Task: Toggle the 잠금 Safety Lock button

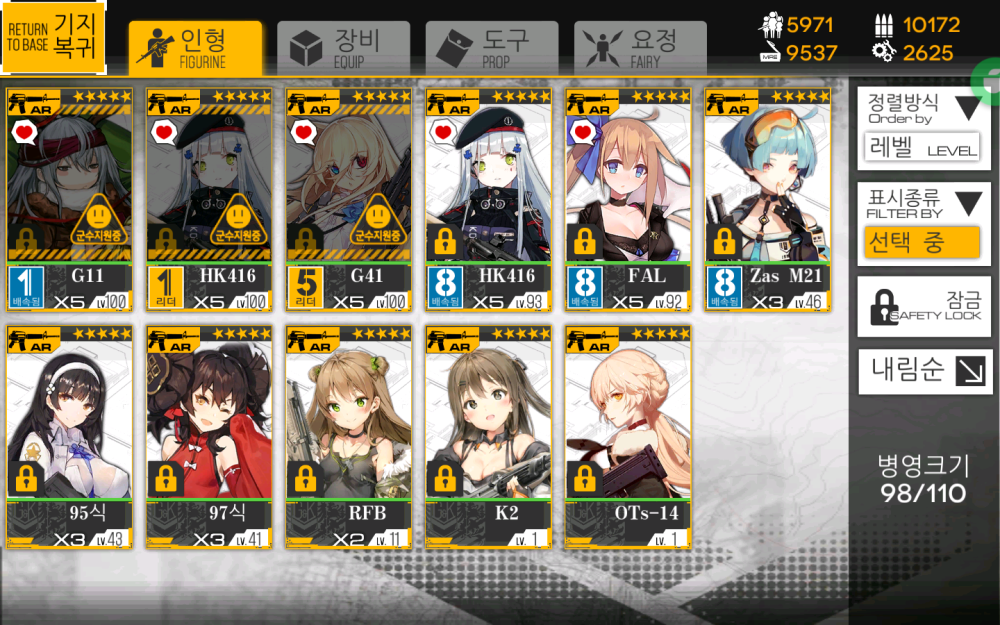Action: 923,307
